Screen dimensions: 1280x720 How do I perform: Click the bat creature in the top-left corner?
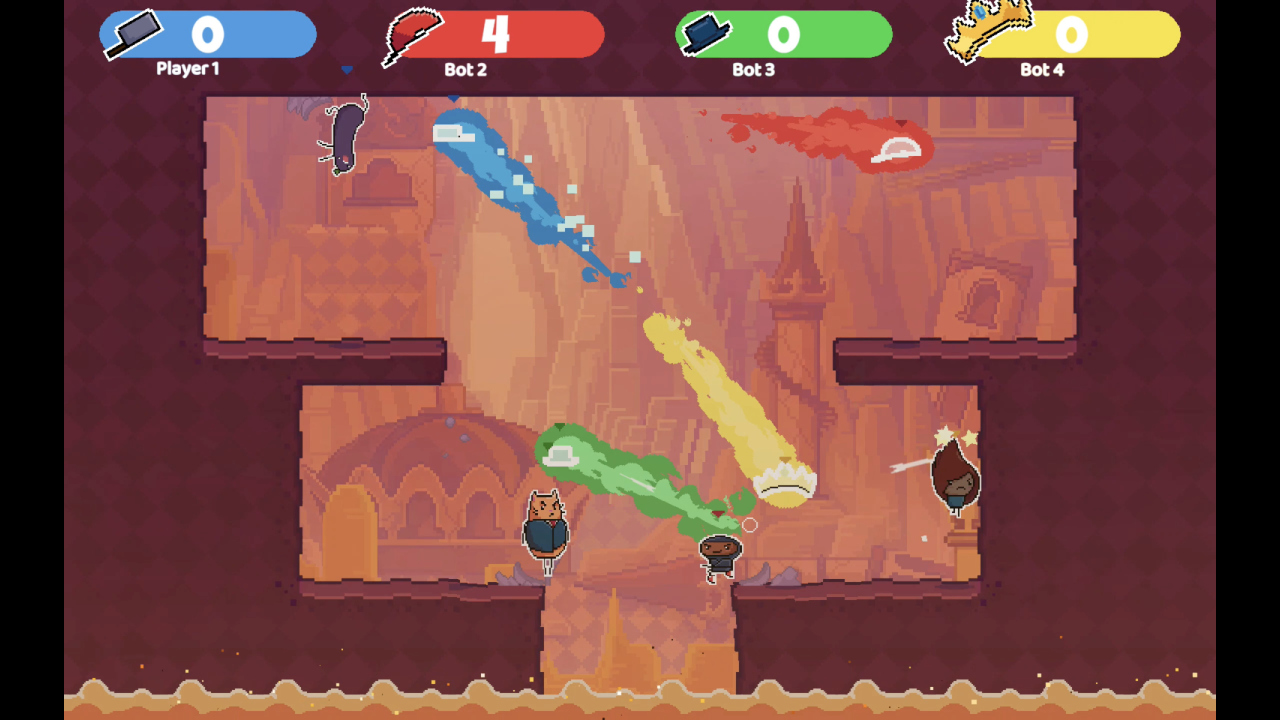coord(345,133)
